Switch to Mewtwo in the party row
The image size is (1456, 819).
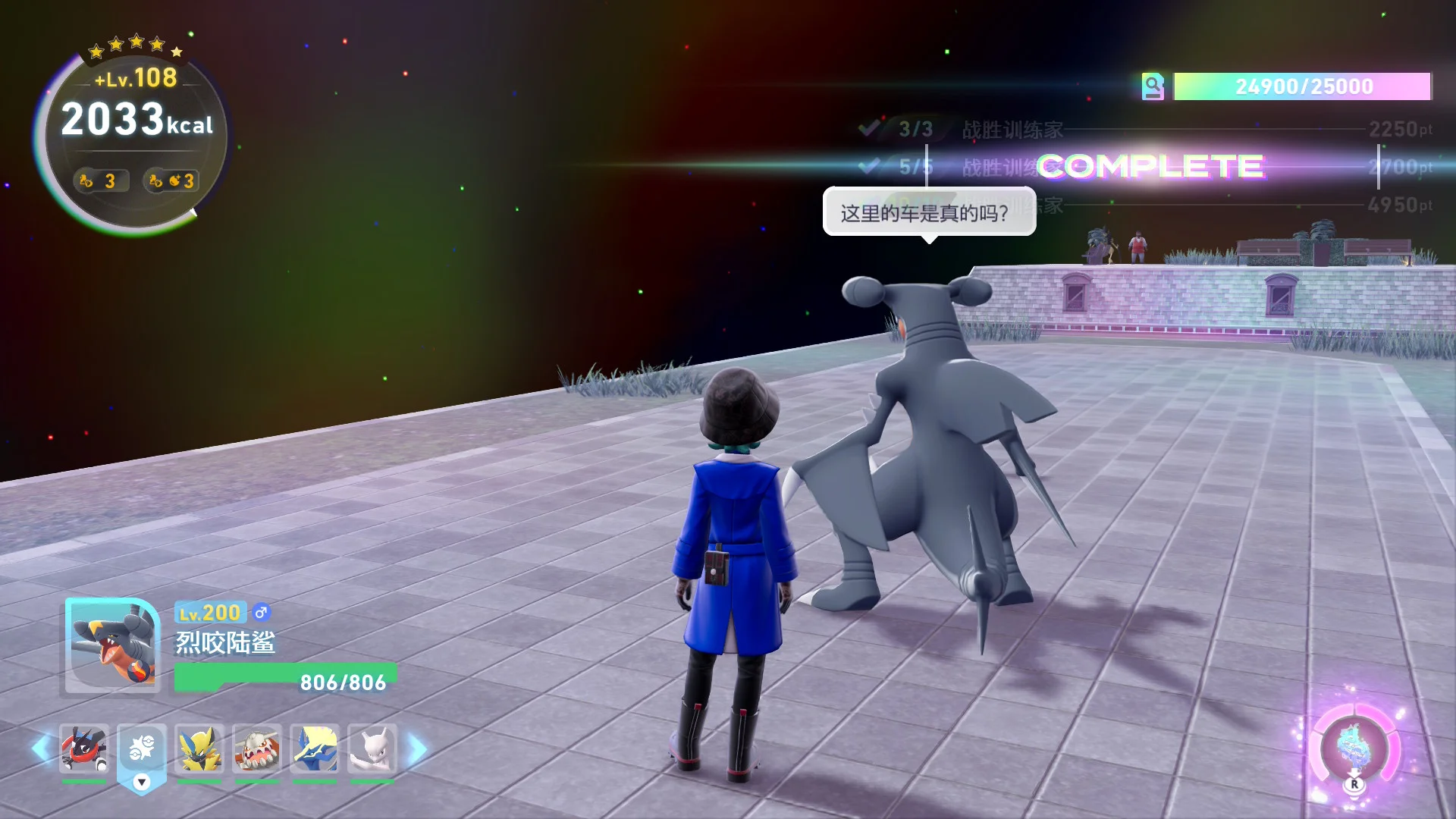[372, 749]
